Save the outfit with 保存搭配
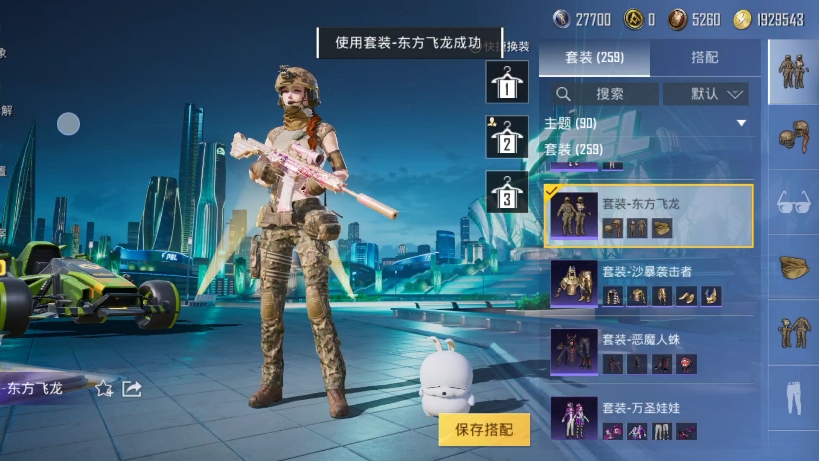Image resolution: width=819 pixels, height=461 pixels. pyautogui.click(x=484, y=430)
